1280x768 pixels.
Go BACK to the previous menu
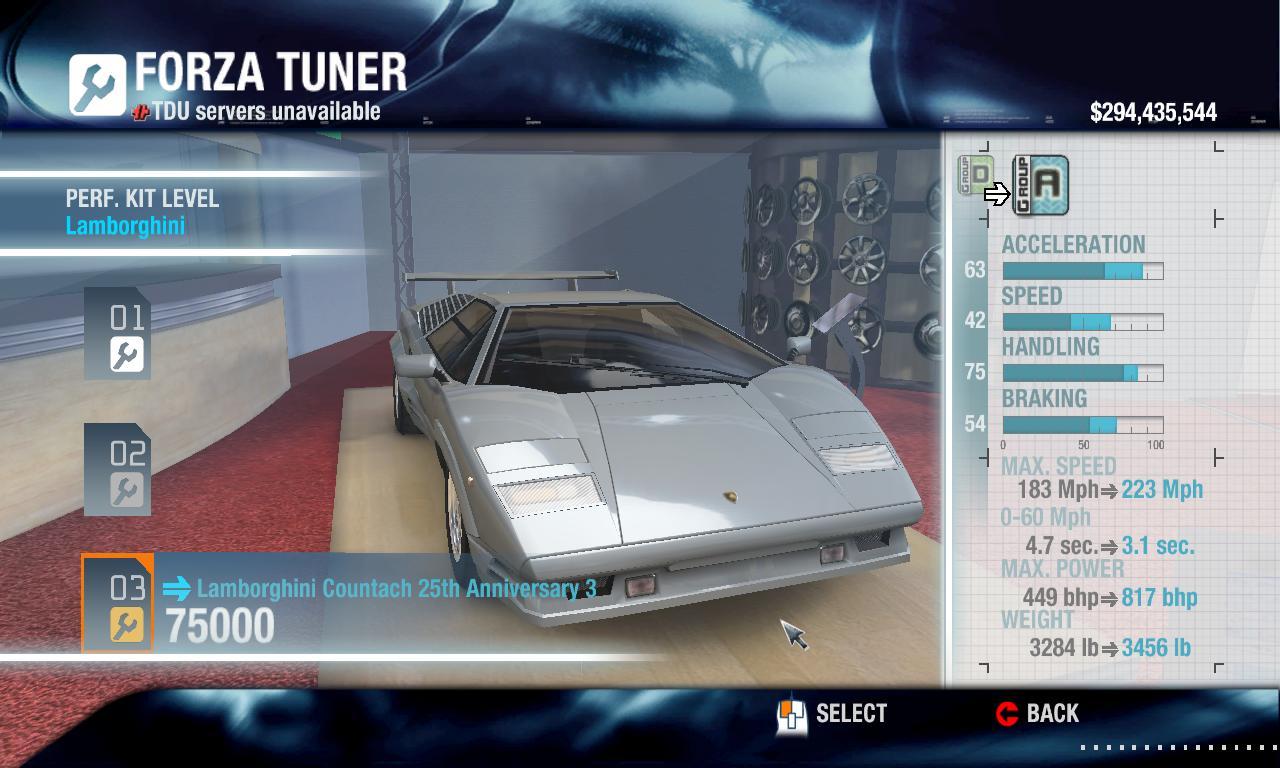coord(1038,714)
